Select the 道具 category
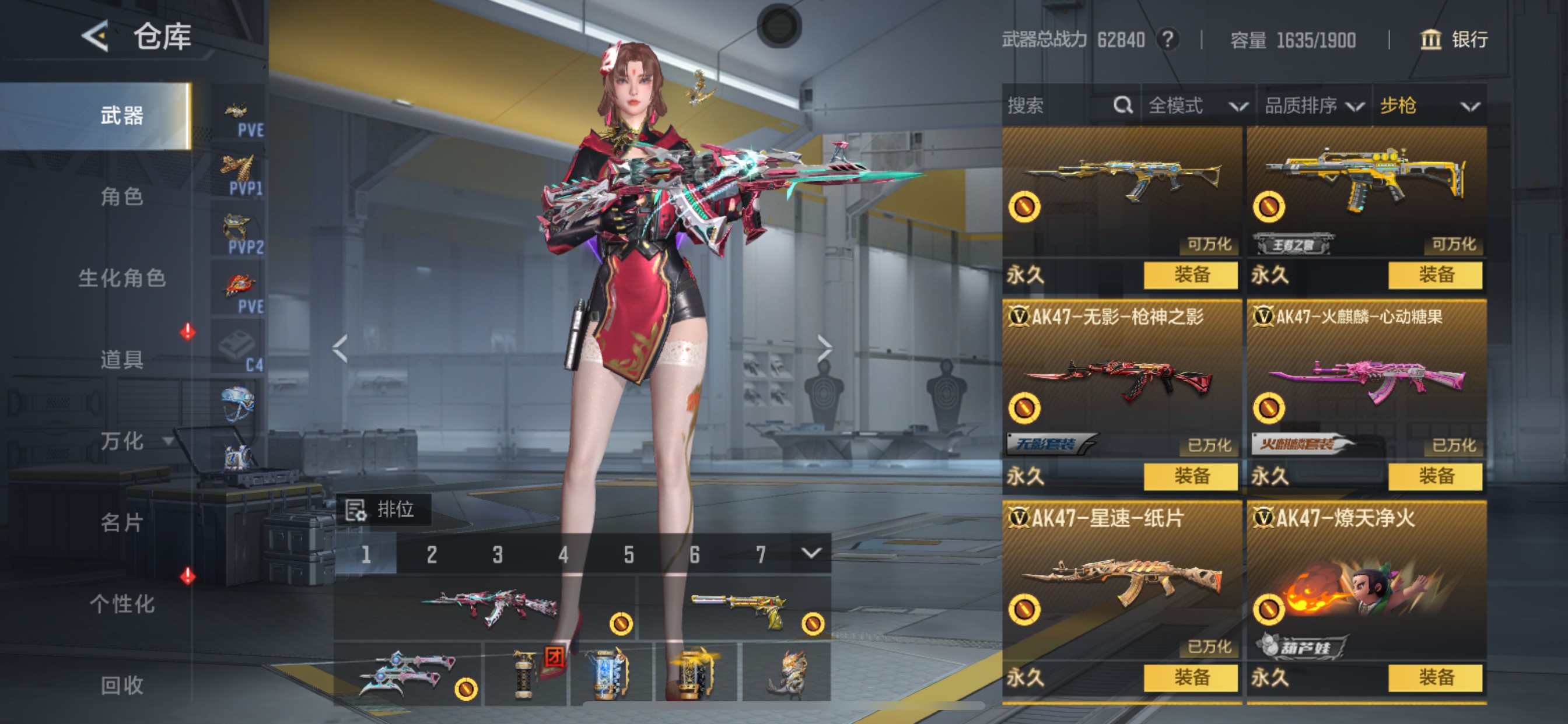 pos(122,360)
